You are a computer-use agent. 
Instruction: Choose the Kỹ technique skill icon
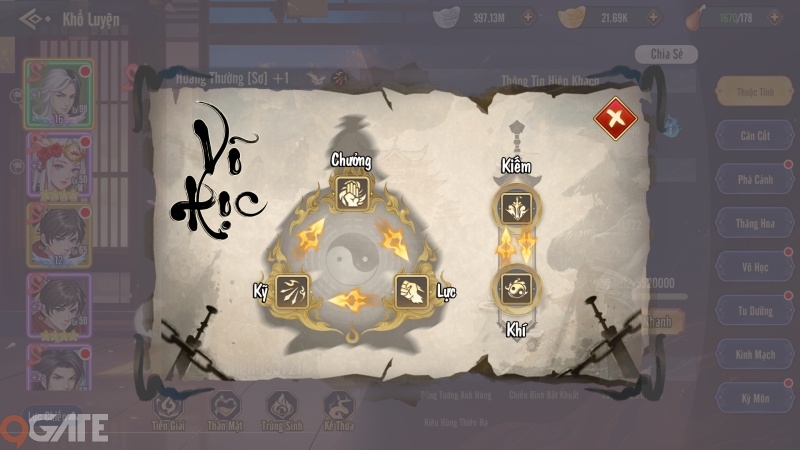pos(292,292)
